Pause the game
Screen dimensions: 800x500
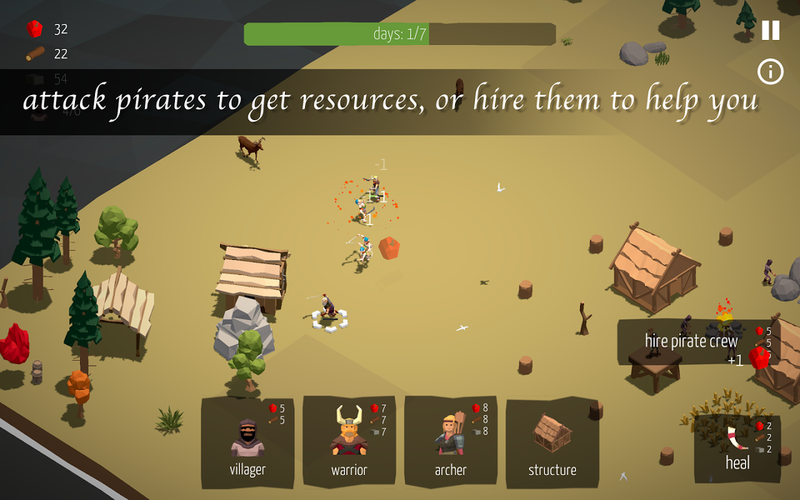770,30
